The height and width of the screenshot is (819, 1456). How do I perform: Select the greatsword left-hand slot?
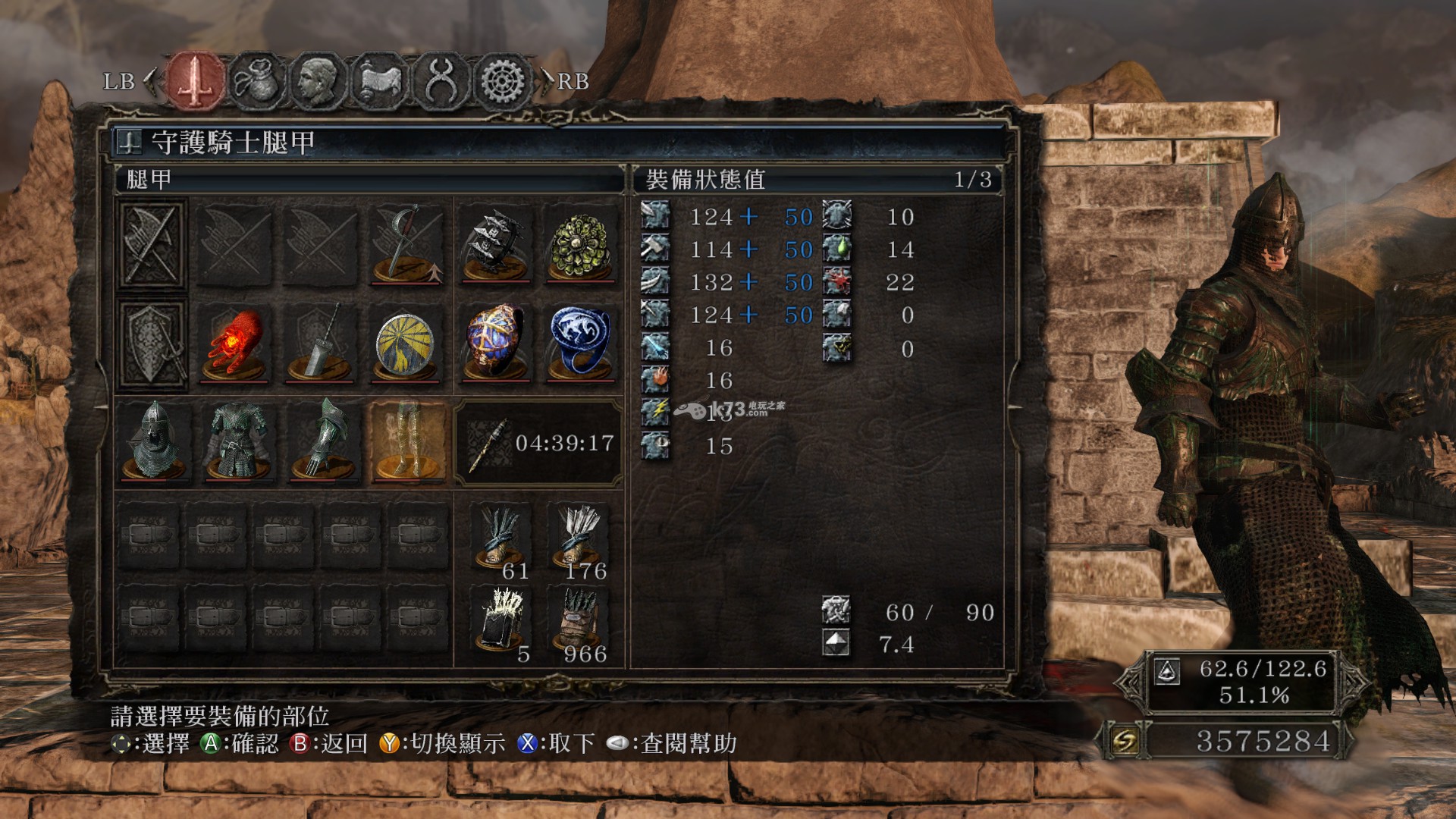[321, 344]
